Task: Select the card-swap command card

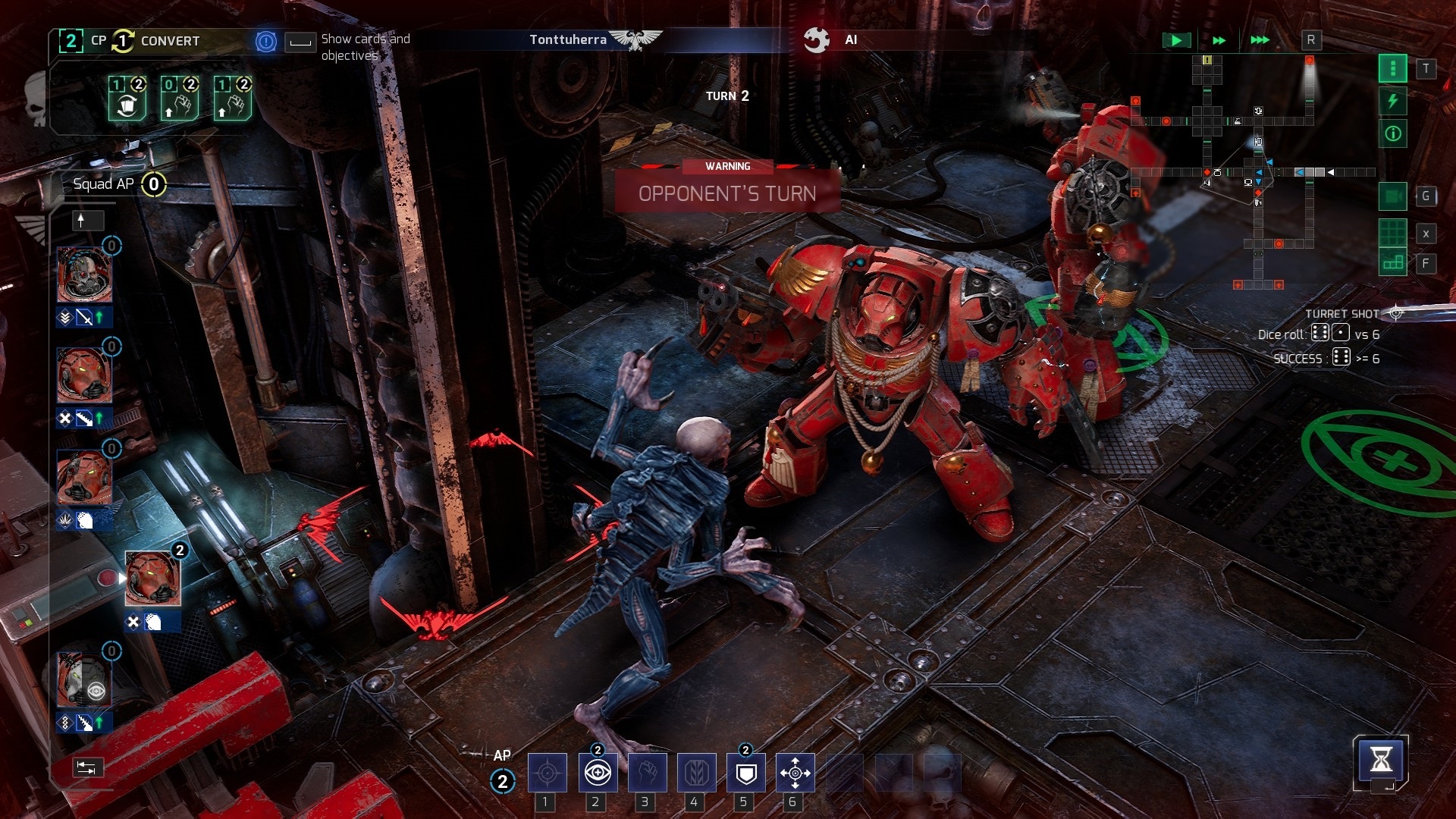Action: [x=127, y=99]
